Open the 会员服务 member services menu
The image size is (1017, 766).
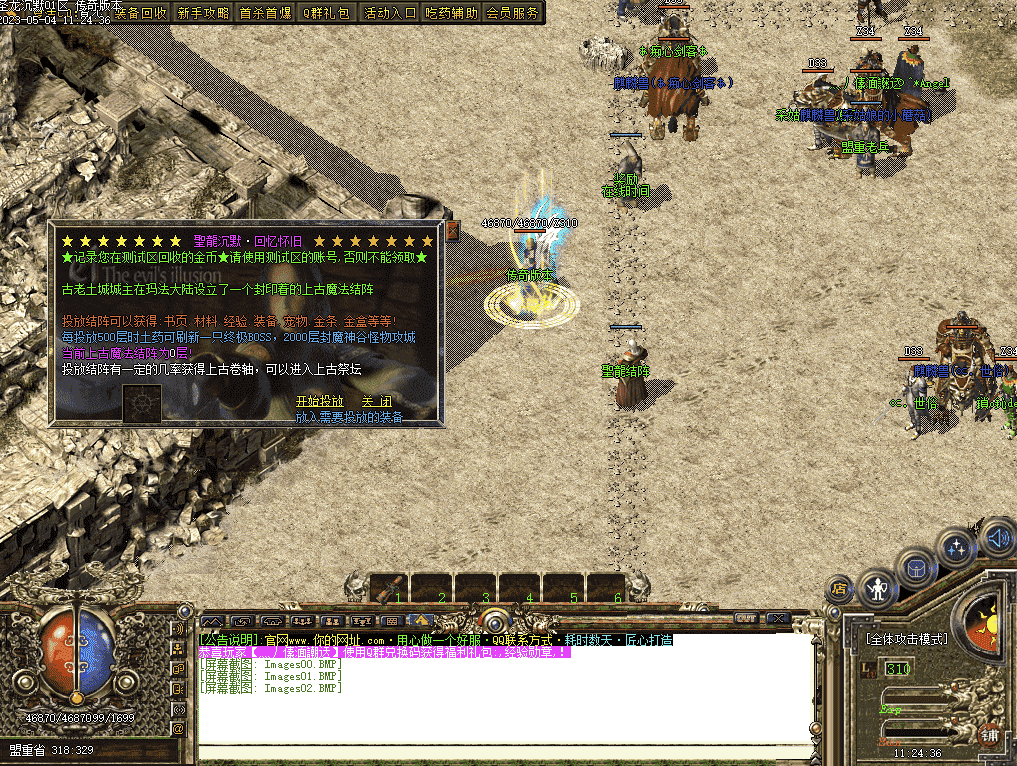[512, 13]
